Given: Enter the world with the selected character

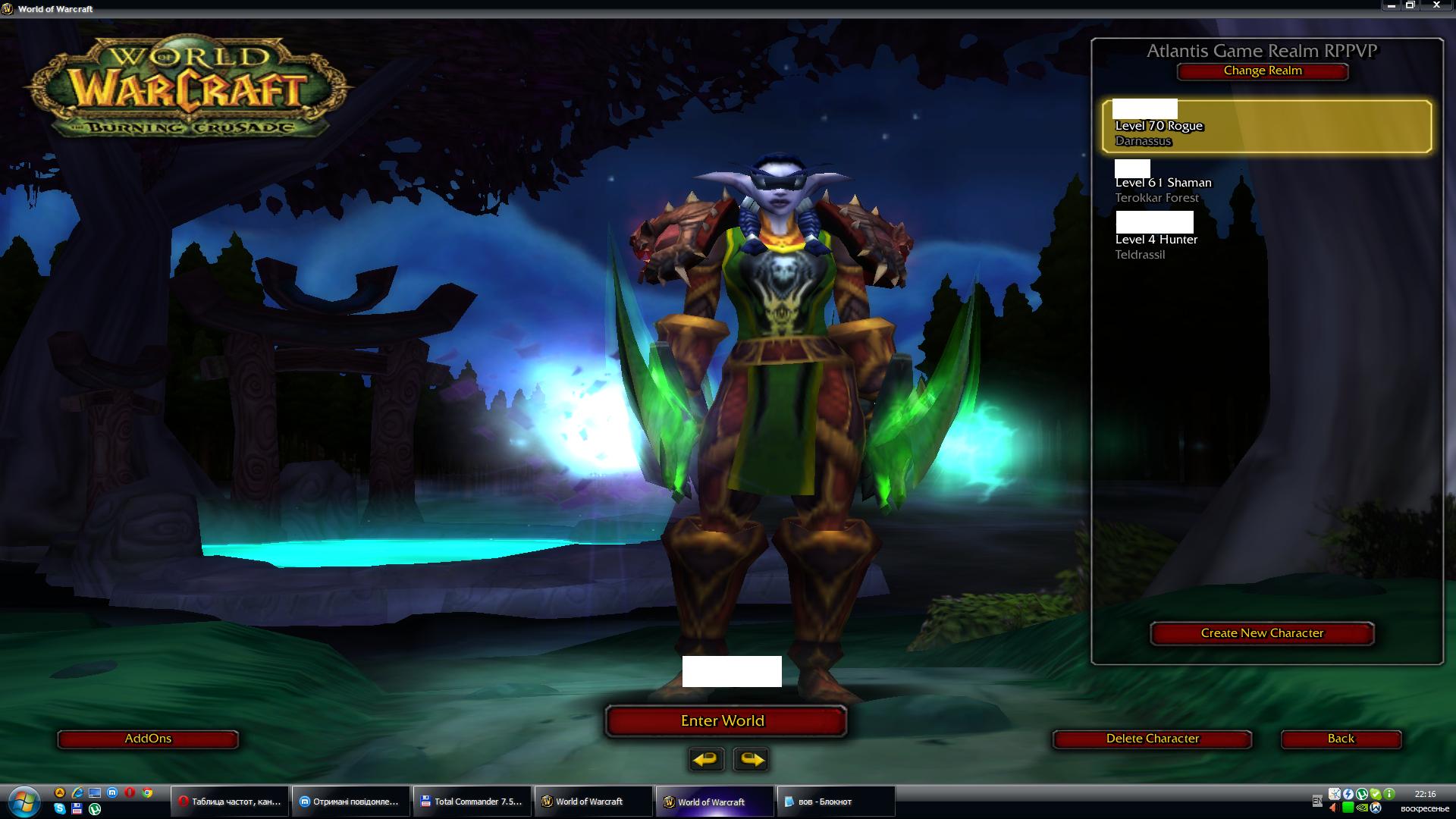Looking at the screenshot, I should pyautogui.click(x=725, y=721).
